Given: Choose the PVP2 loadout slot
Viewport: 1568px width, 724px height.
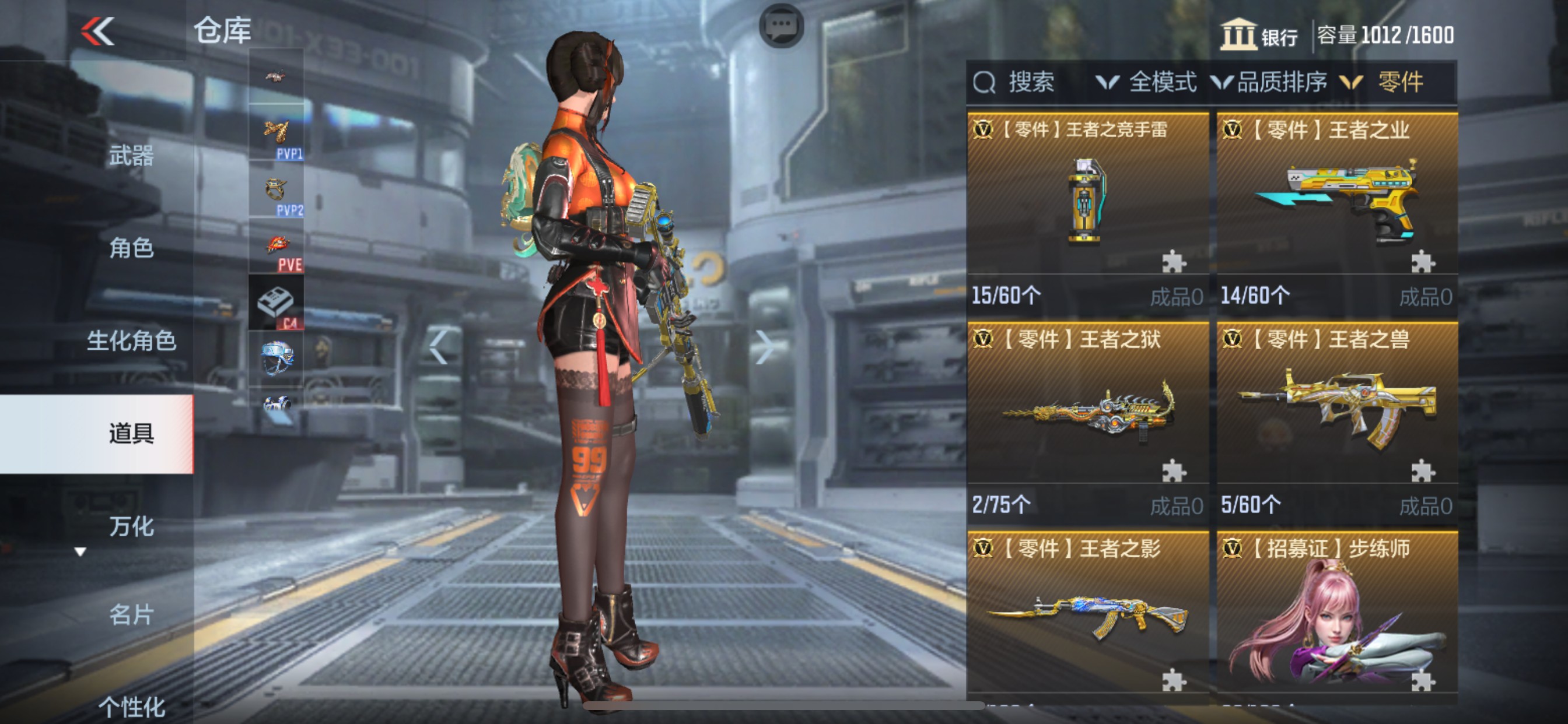Looking at the screenshot, I should tap(277, 191).
